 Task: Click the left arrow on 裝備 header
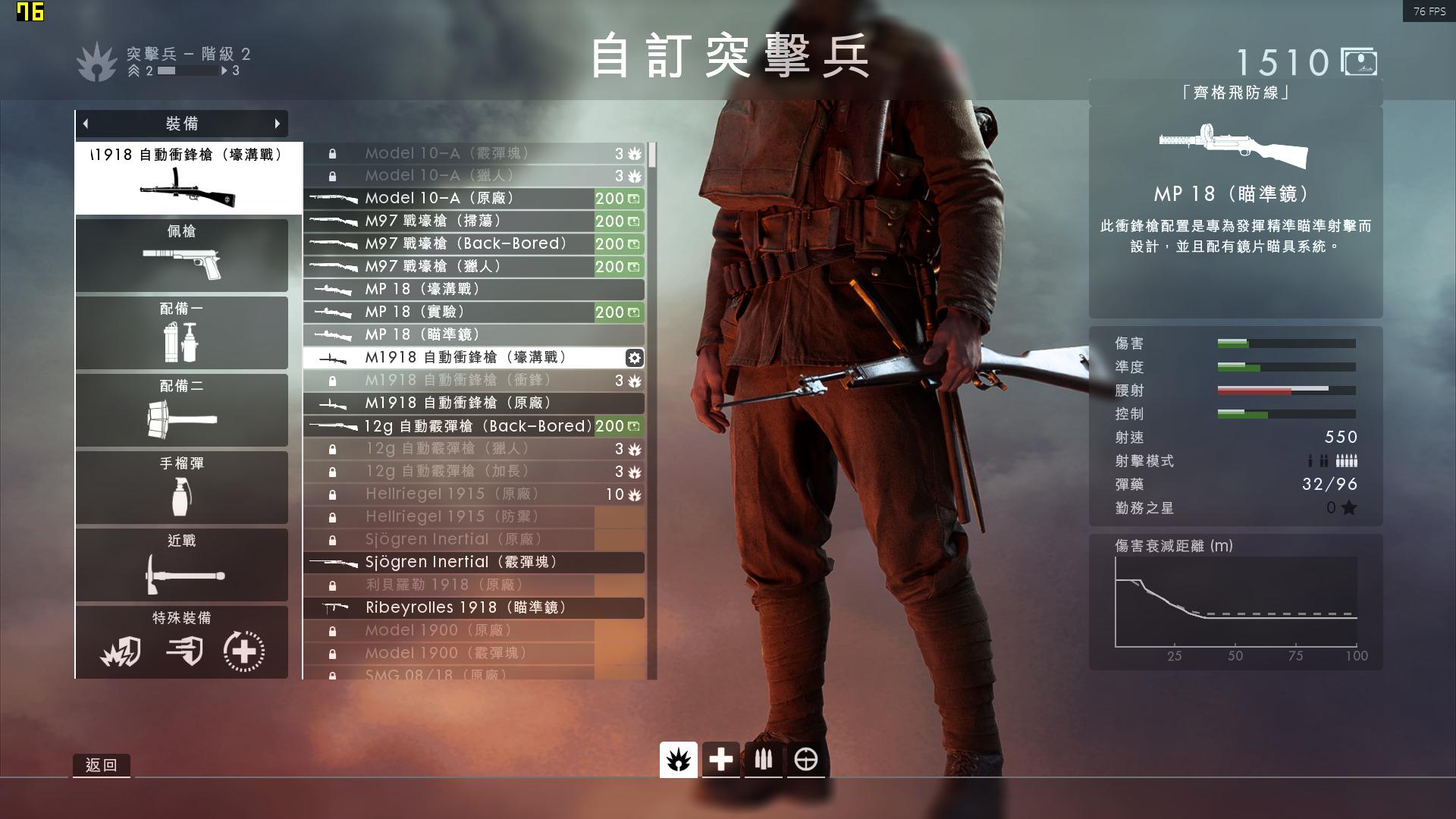pyautogui.click(x=86, y=123)
